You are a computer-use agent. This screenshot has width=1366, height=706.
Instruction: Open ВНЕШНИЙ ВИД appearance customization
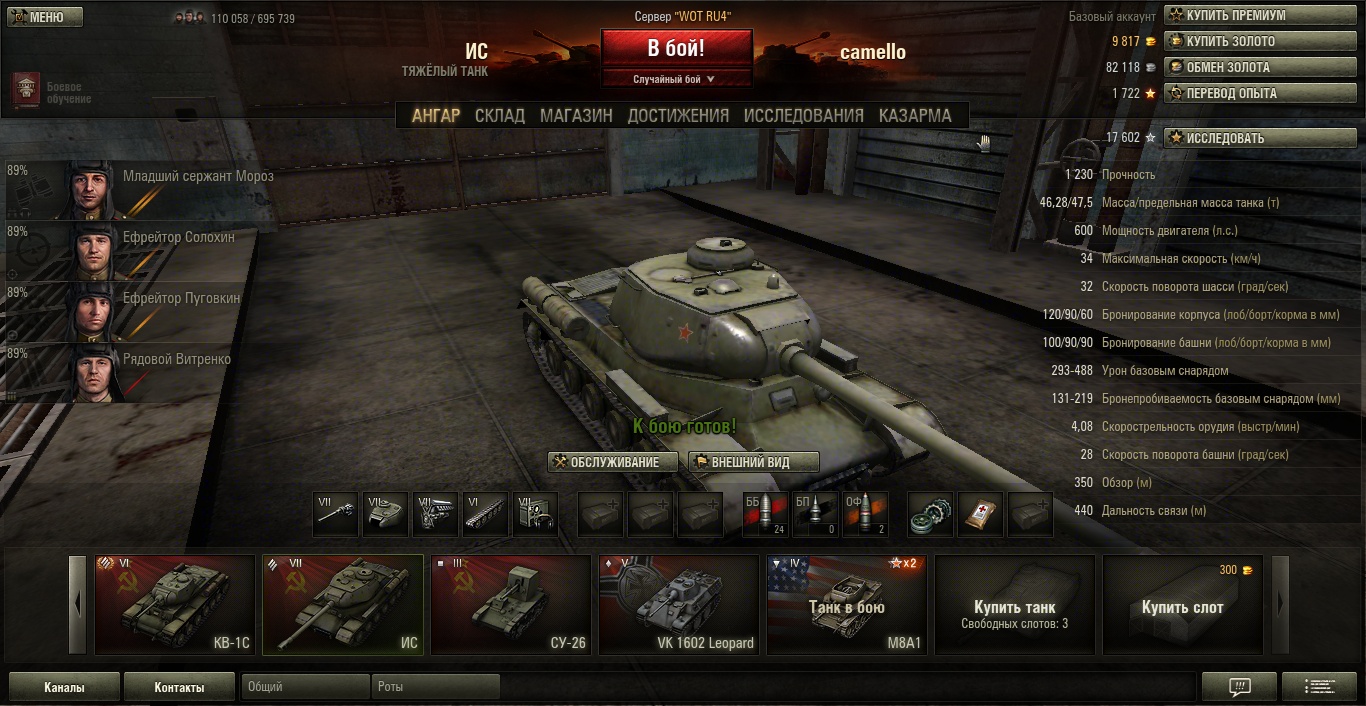pos(754,462)
